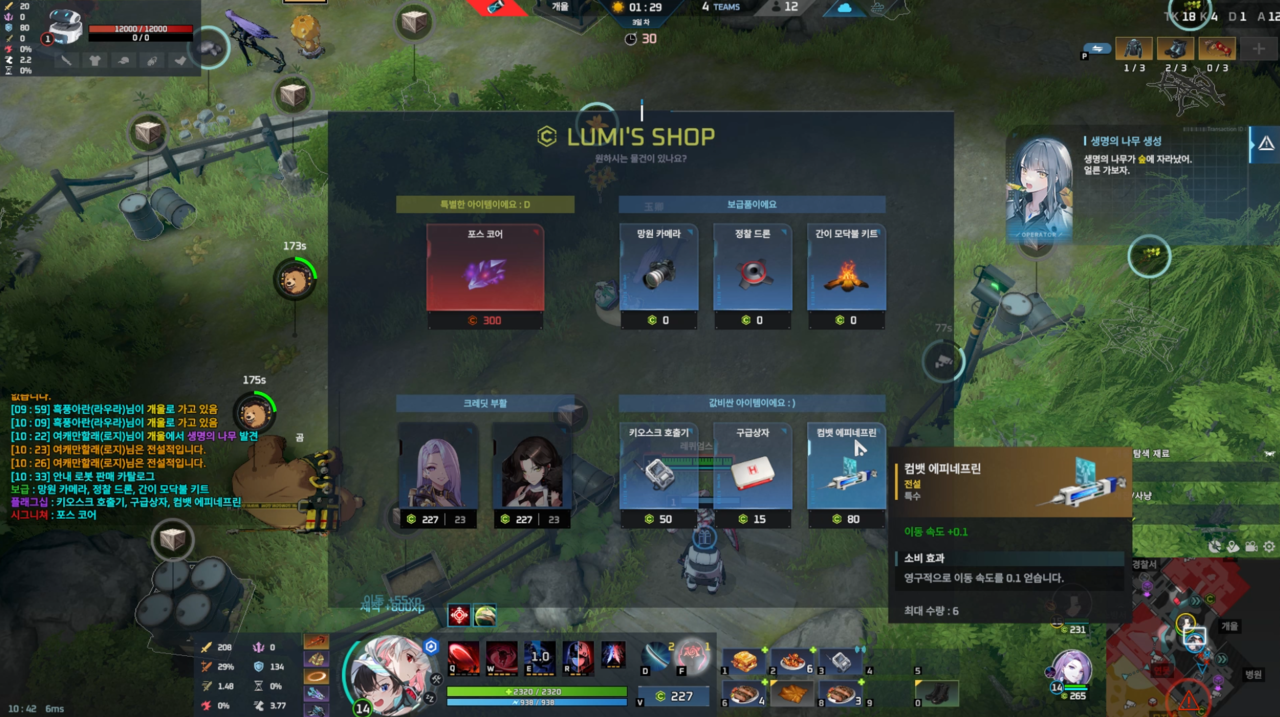Open settings via the gear icon

click(x=1269, y=547)
